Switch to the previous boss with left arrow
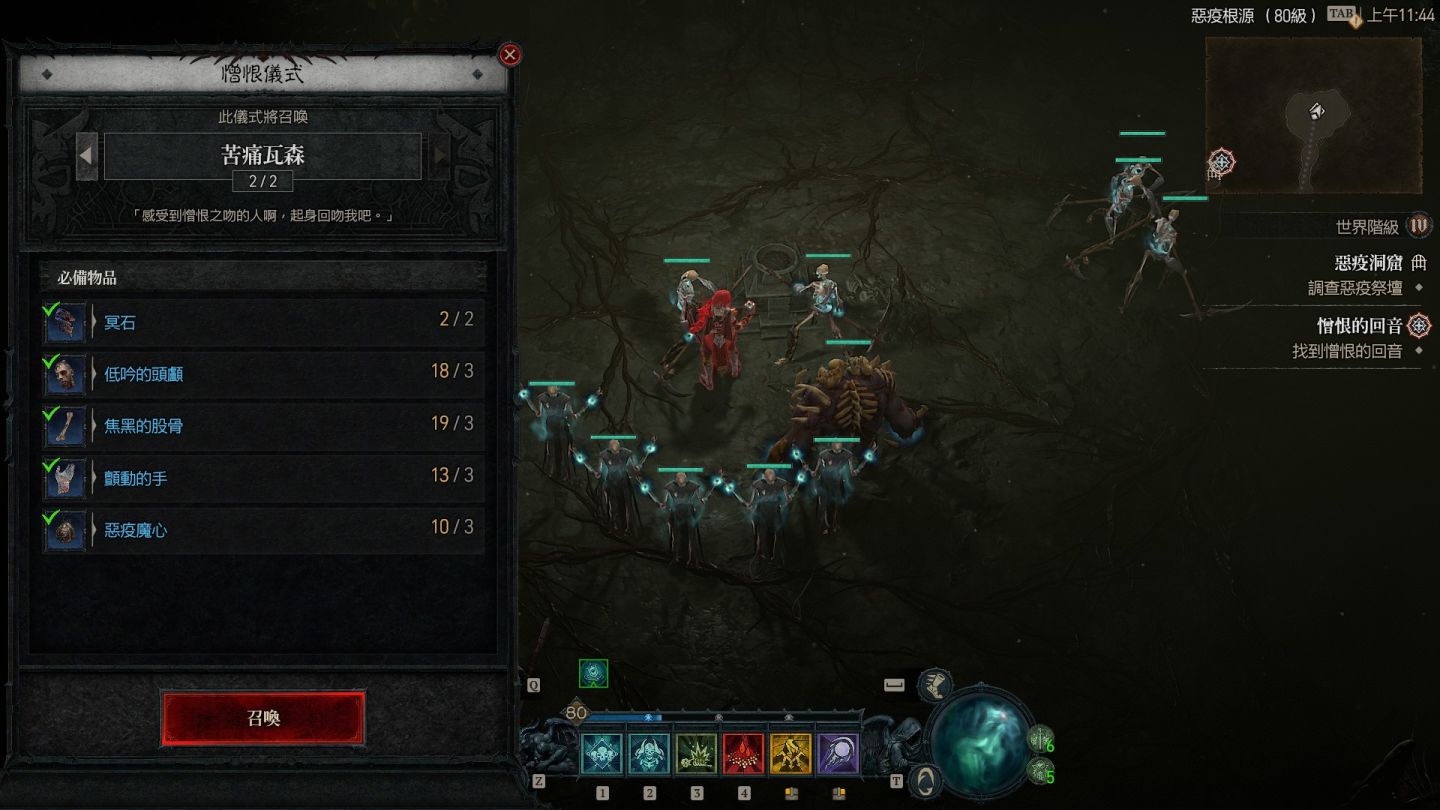This screenshot has width=1440, height=810. [87, 156]
